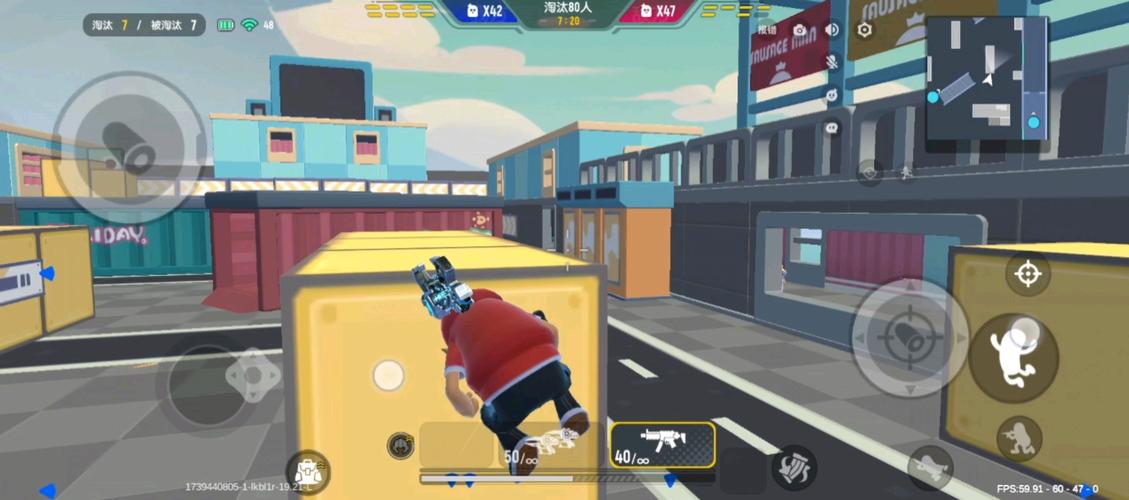
Task: Tap the left bullet fire button
Action: pyautogui.click(x=129, y=148)
